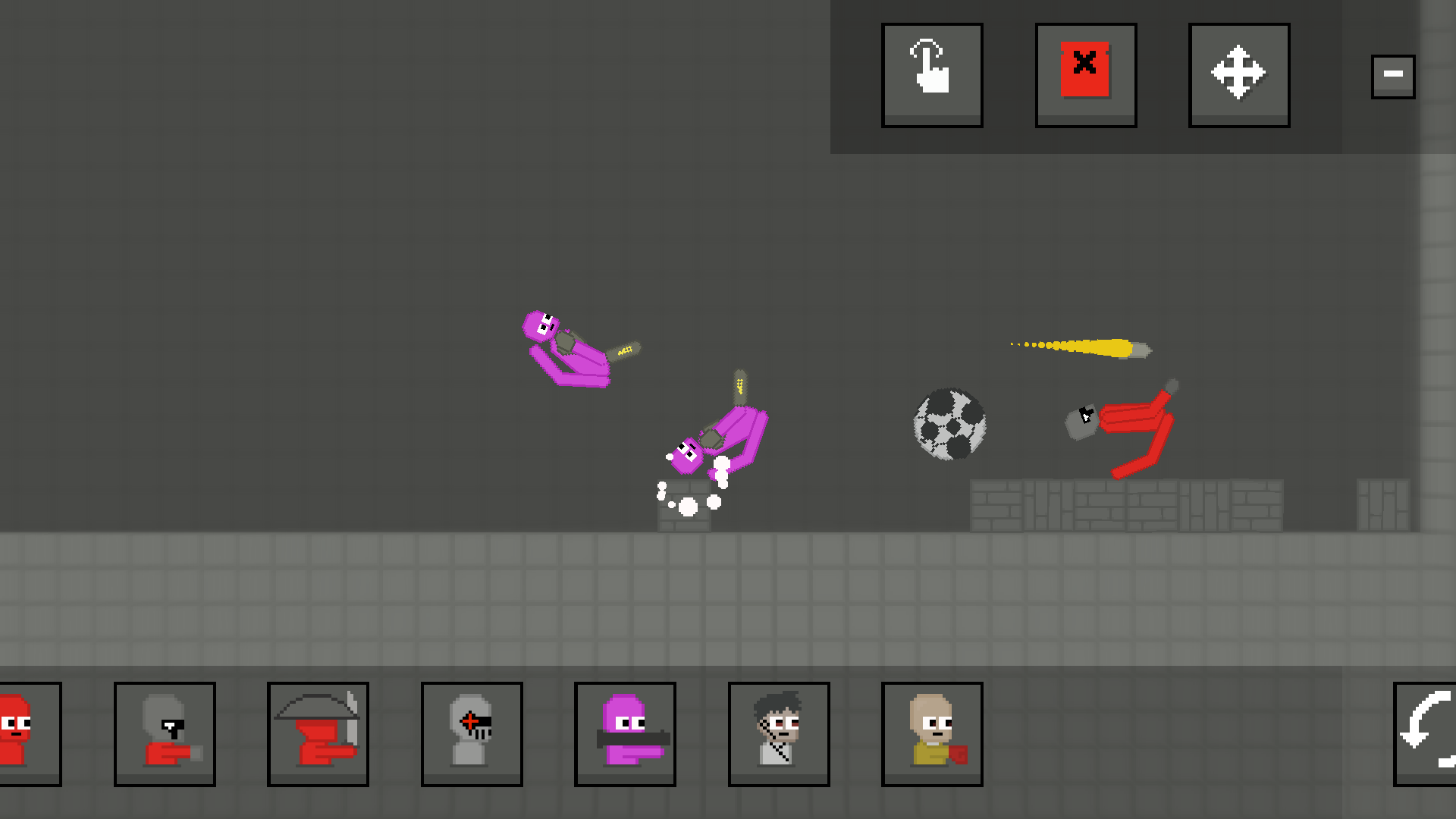Select the bald yellow-shirt human spawn slot
1456x819 pixels.
tap(932, 733)
